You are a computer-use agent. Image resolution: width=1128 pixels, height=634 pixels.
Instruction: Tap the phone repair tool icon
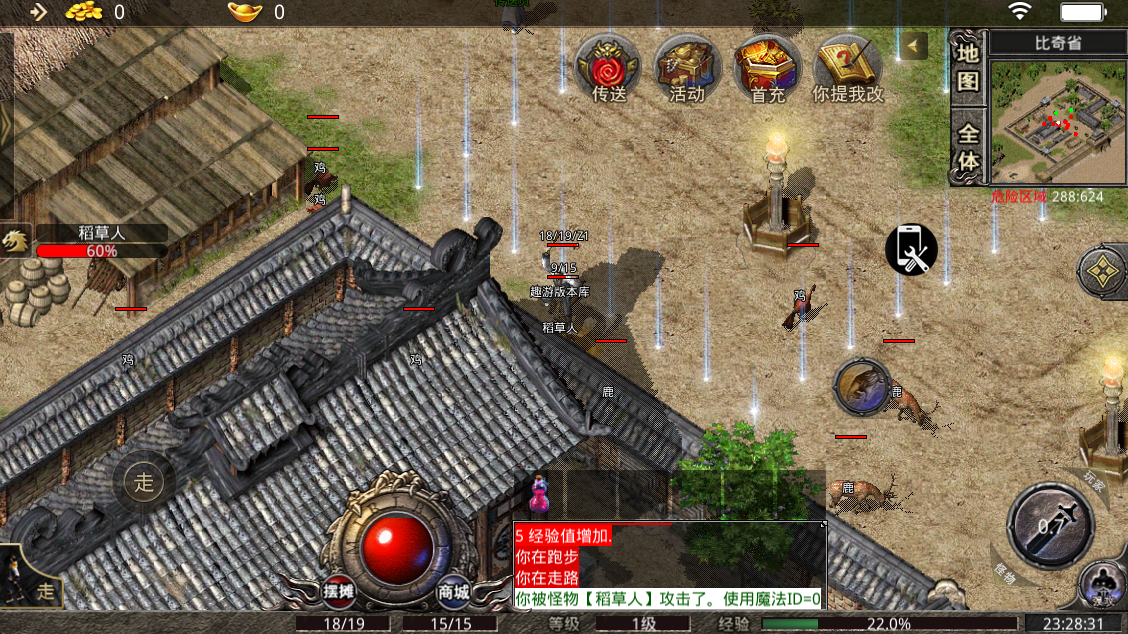pyautogui.click(x=911, y=249)
